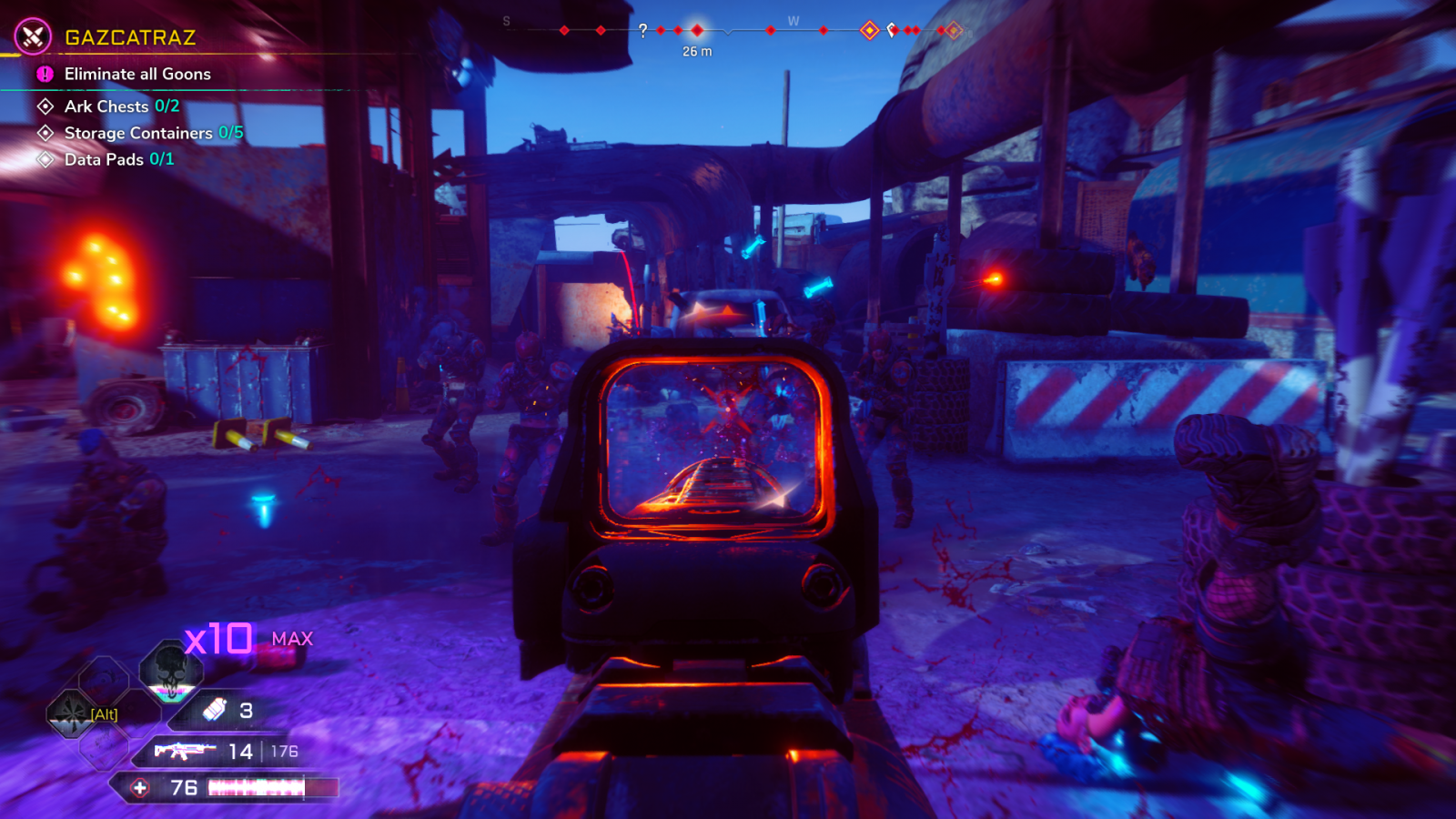This screenshot has height=819, width=1456.
Task: Select the Eliminate all Goons objective entry
Action: (136, 75)
